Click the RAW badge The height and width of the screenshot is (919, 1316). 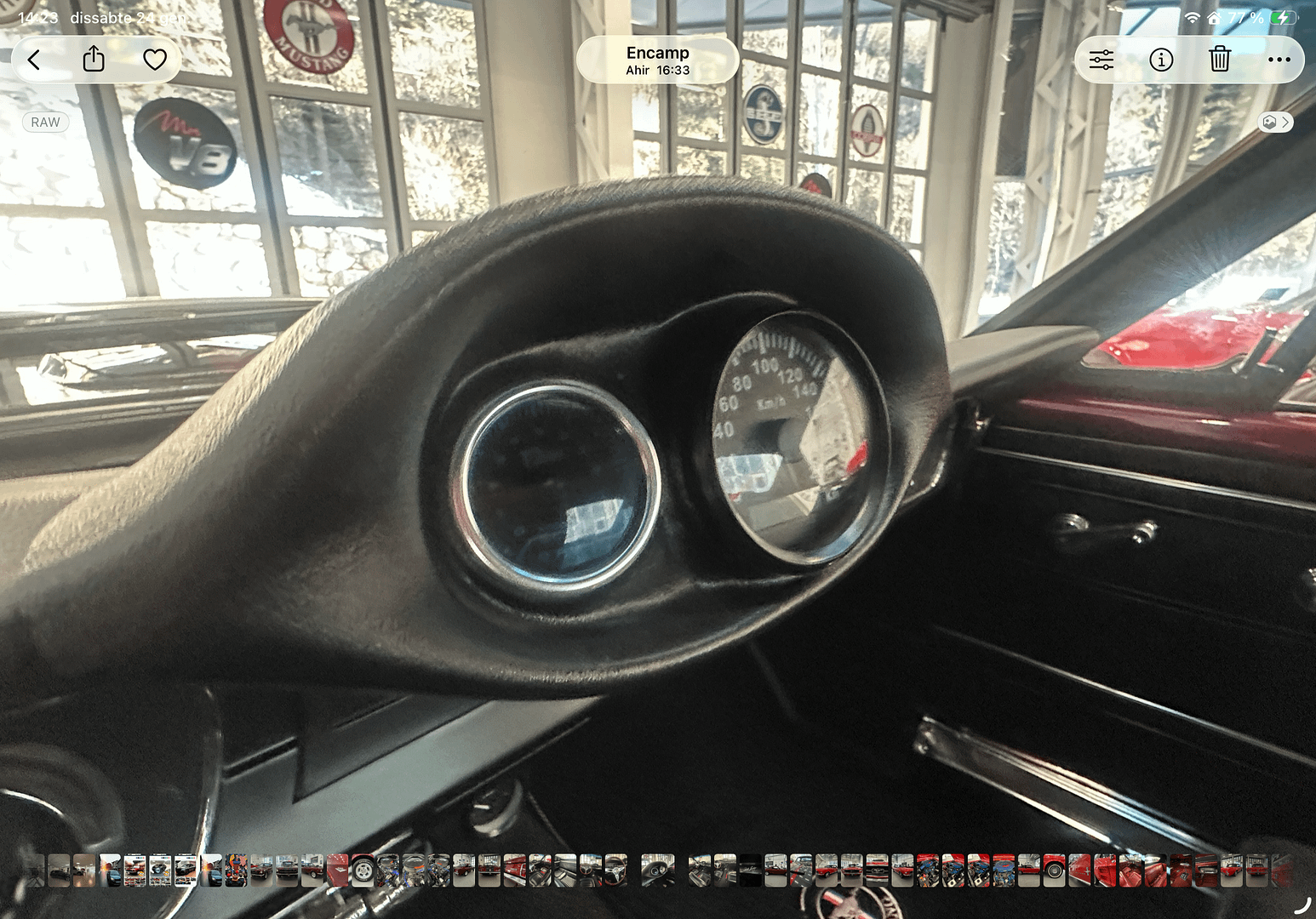(x=45, y=123)
